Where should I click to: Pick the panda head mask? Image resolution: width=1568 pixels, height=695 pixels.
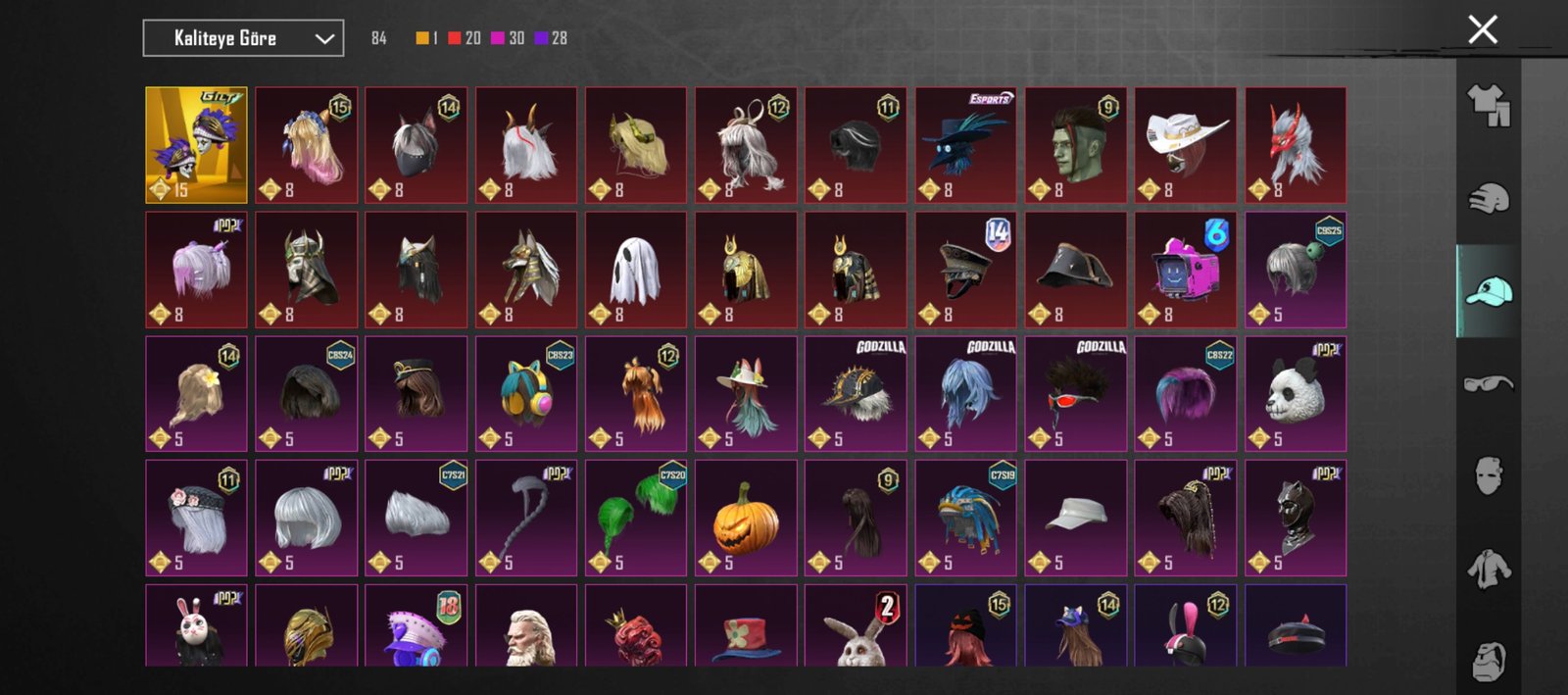(1295, 394)
